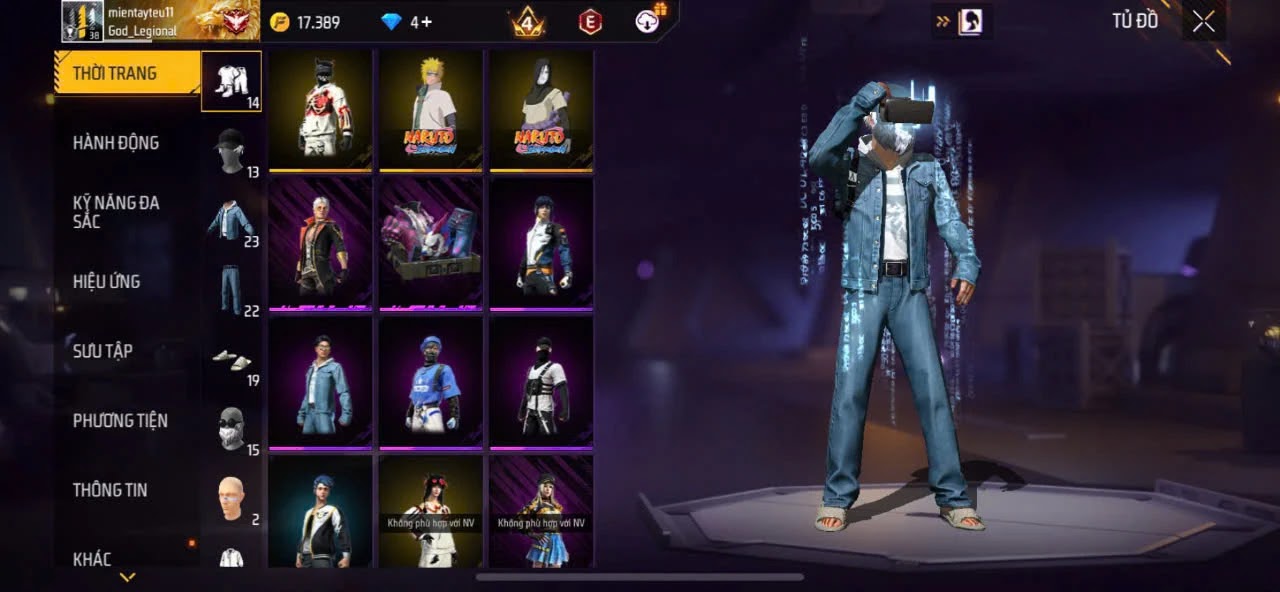Open the Phương Tiện tab
The image size is (1280, 592).
(x=120, y=421)
